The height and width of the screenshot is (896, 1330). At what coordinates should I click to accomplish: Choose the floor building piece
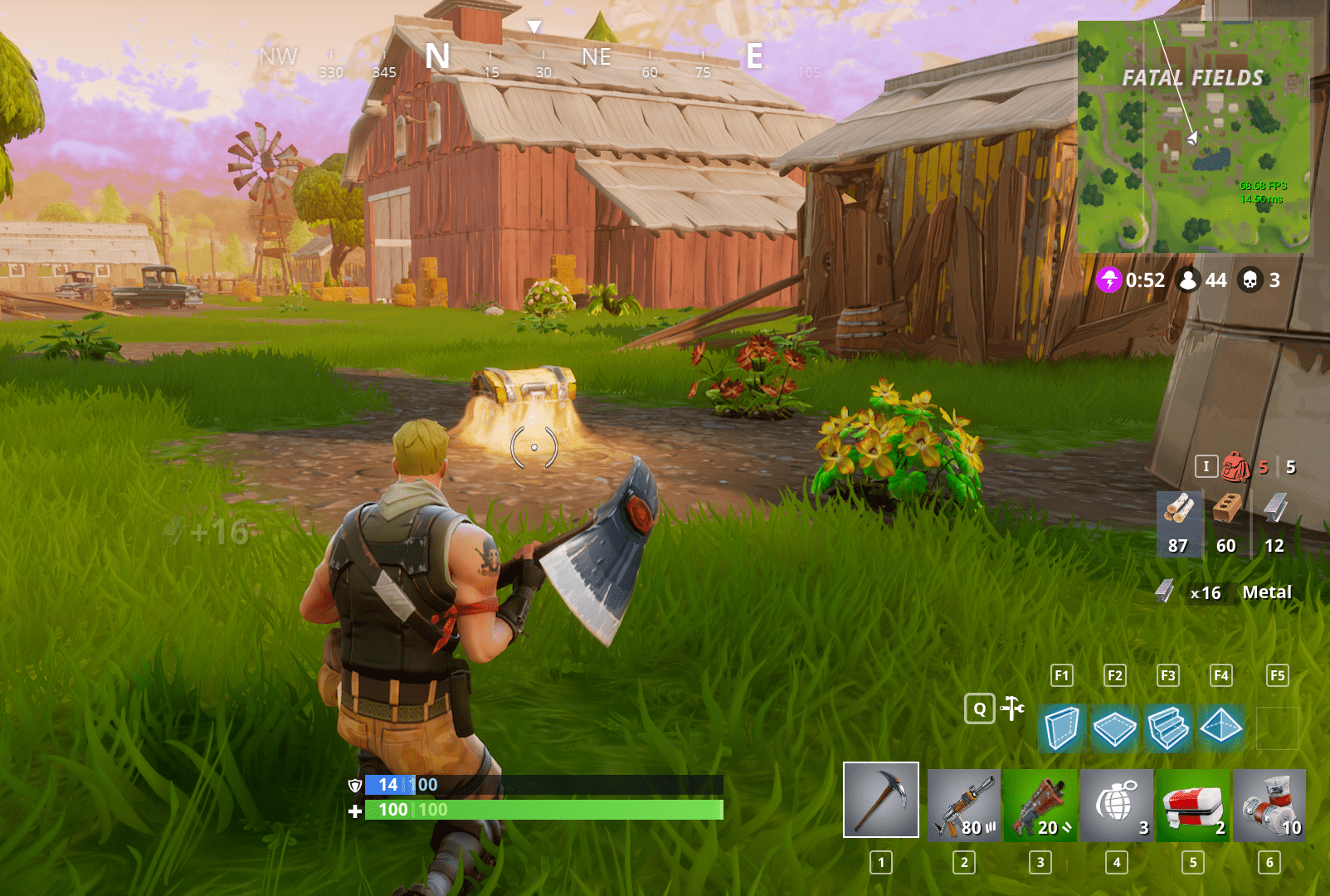point(1114,728)
